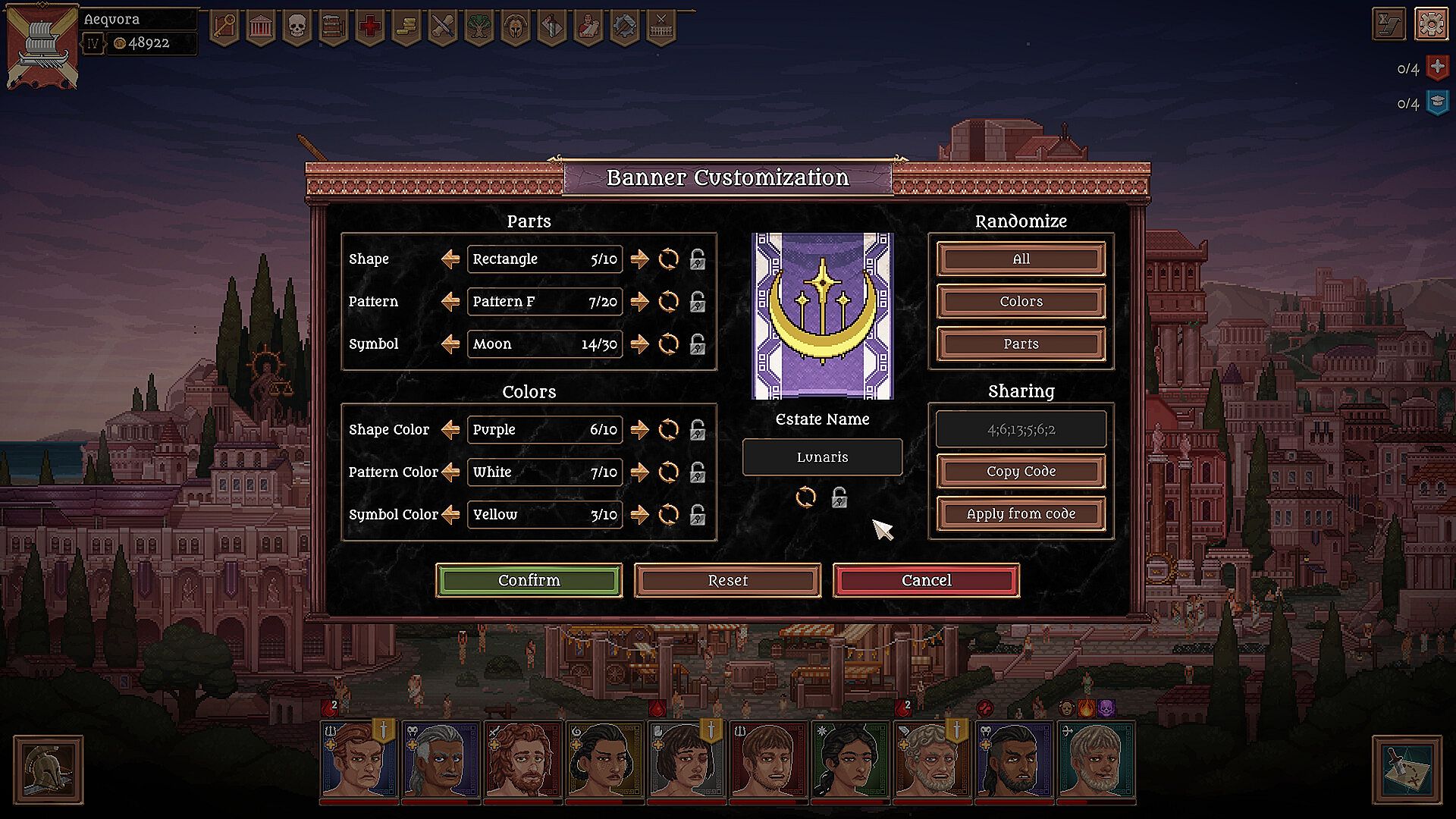The image size is (1456, 819).
Task: Go to the previous Pattern option
Action: click(x=450, y=302)
